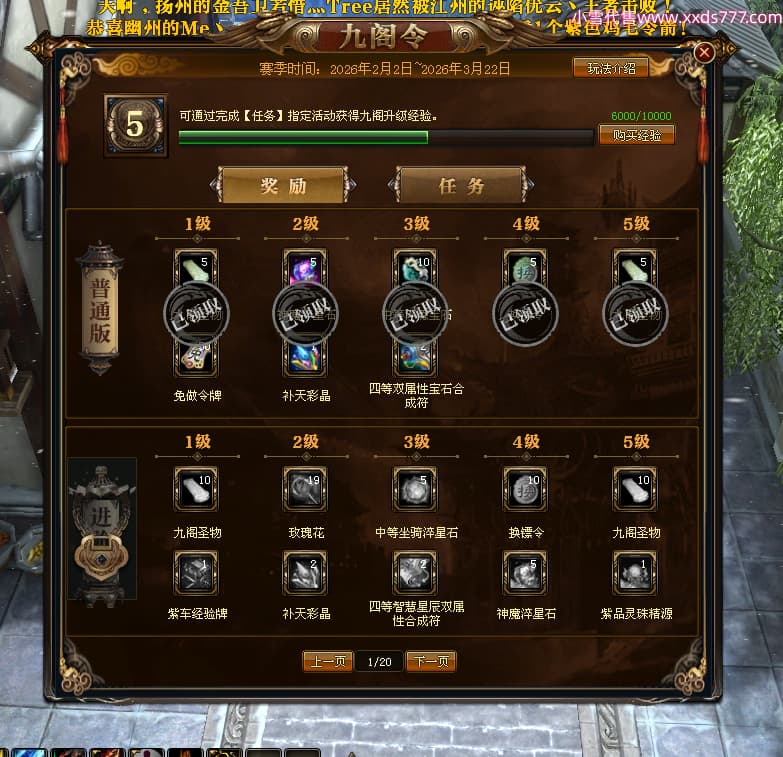Select the 紫品灵珠精源 reward icon
783x757 pixels.
click(x=635, y=573)
